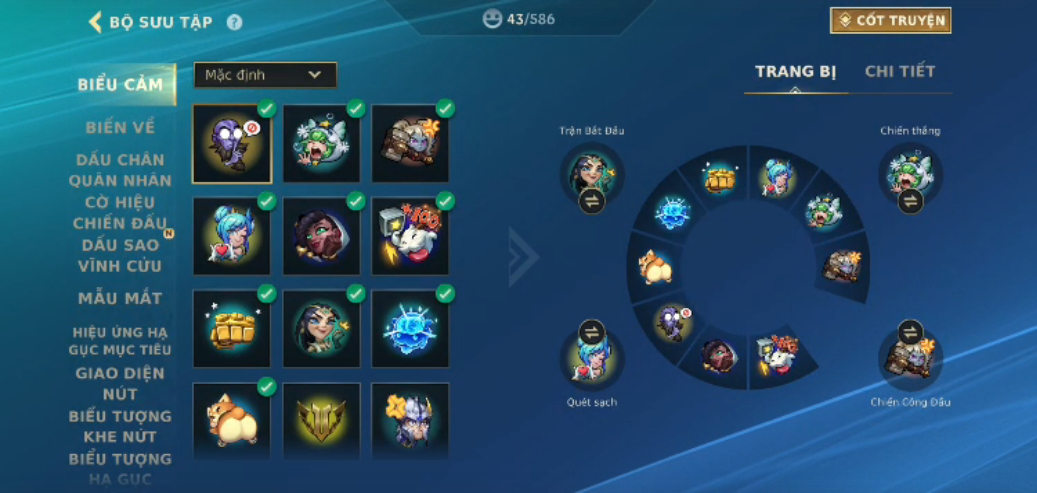This screenshot has width=1037, height=493.
Task: Open the Cờ Hiệu Chiến Đấu category
Action: pyautogui.click(x=120, y=212)
